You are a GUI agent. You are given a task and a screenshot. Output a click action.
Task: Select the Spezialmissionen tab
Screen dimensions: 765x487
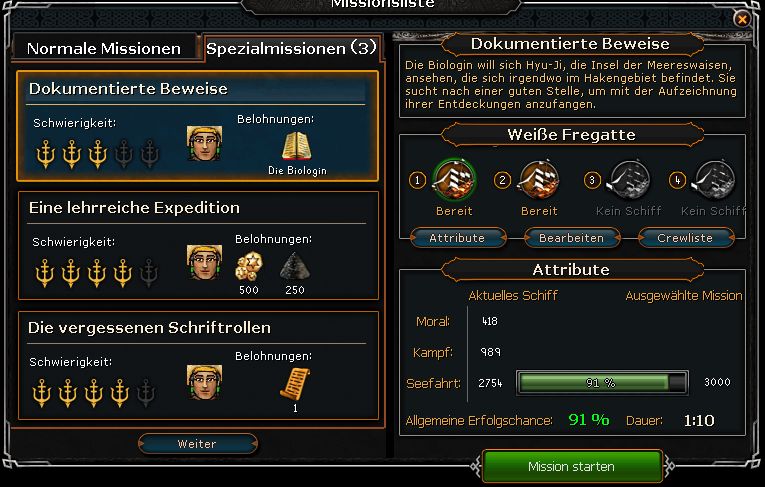tap(290, 48)
